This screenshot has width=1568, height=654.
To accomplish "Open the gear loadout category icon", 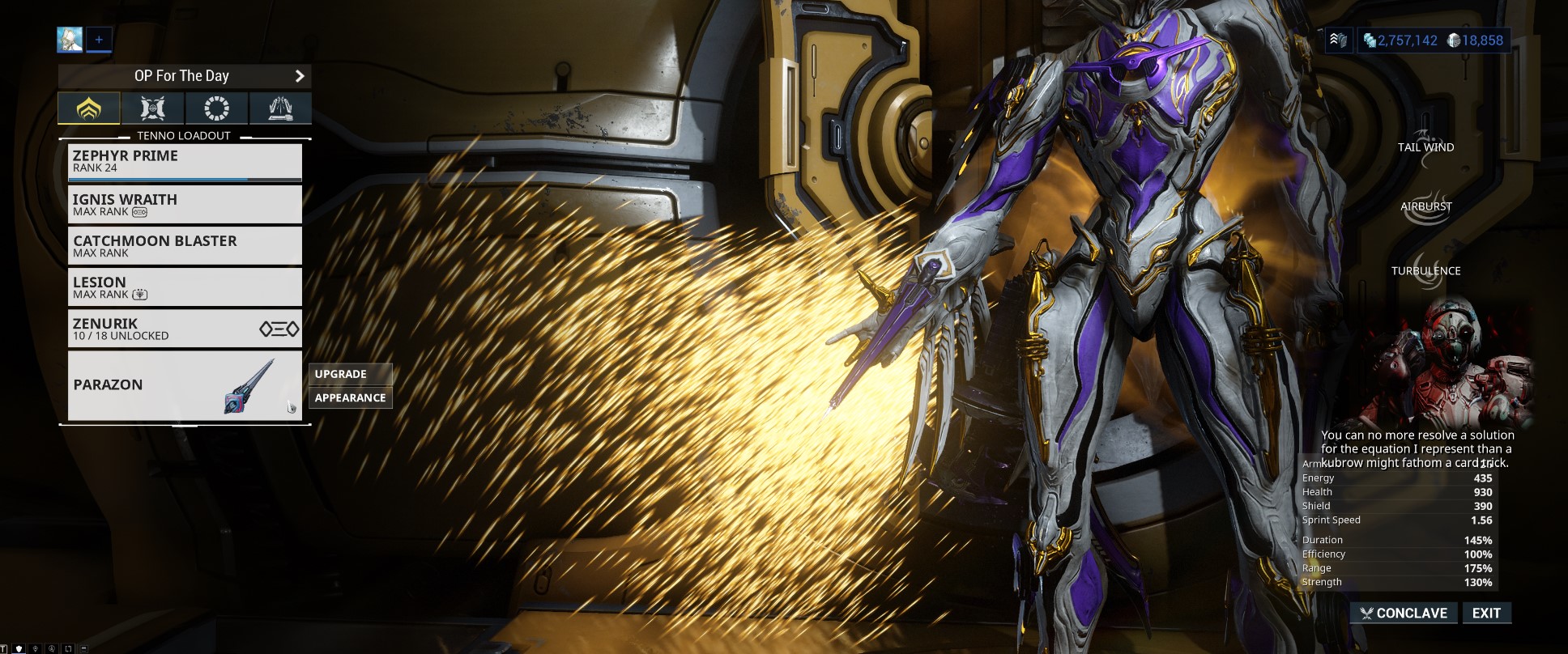I will coord(280,108).
